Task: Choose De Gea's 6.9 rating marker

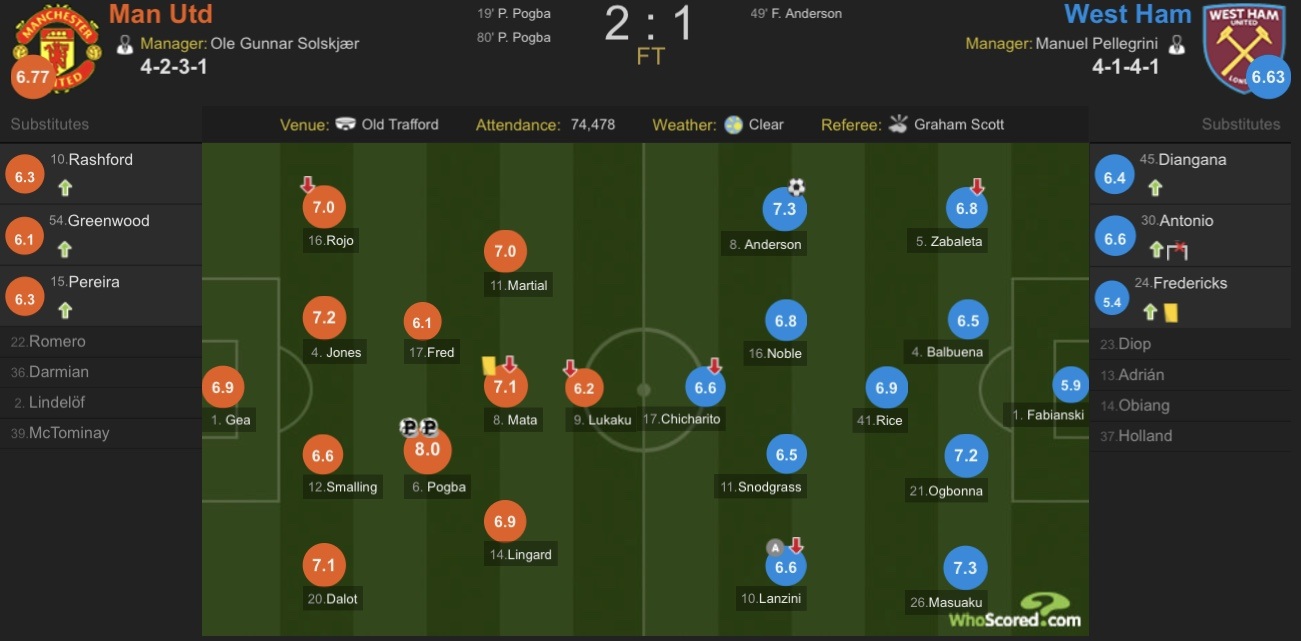Action: click(x=222, y=387)
